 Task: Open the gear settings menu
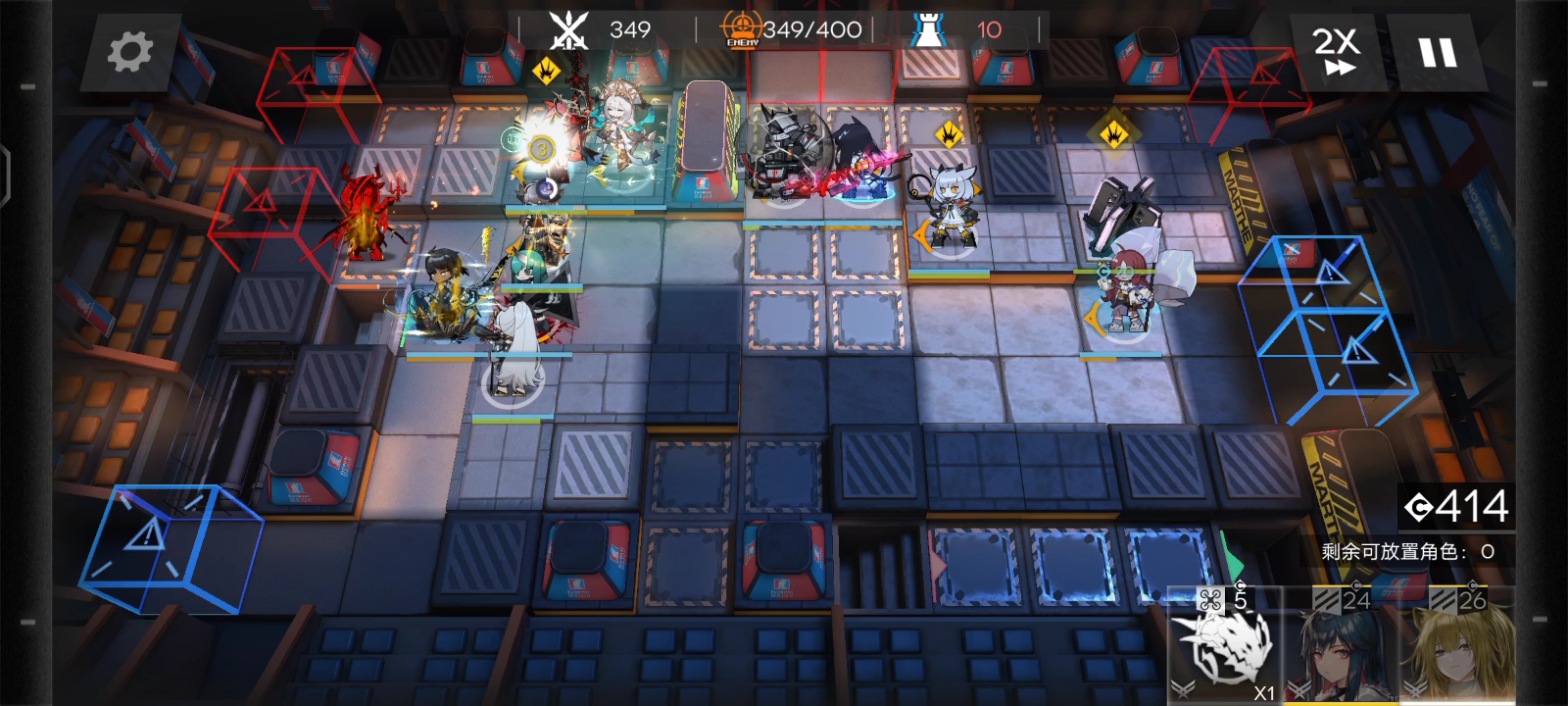tap(129, 52)
